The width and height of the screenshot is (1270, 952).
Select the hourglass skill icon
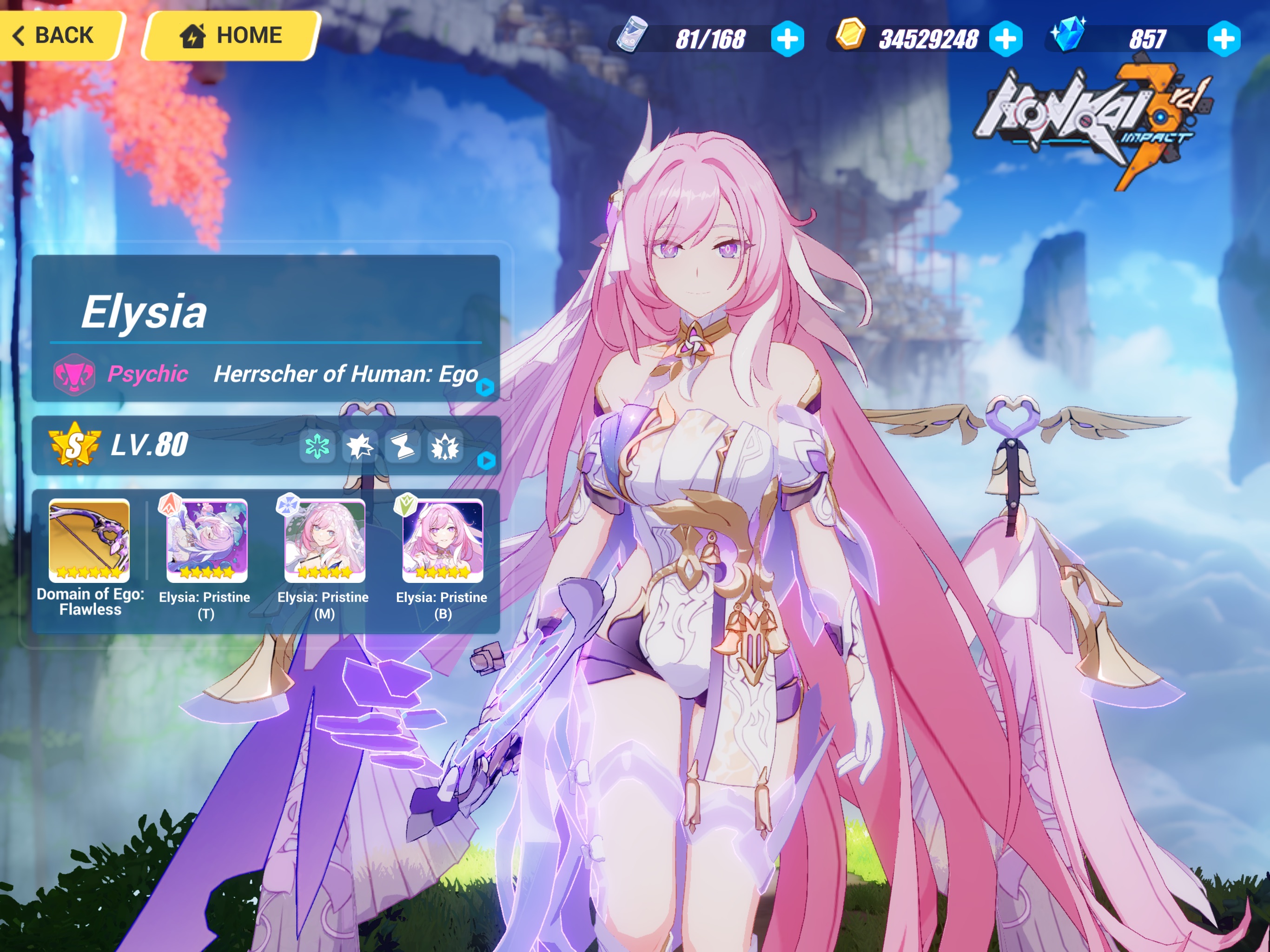[x=402, y=448]
